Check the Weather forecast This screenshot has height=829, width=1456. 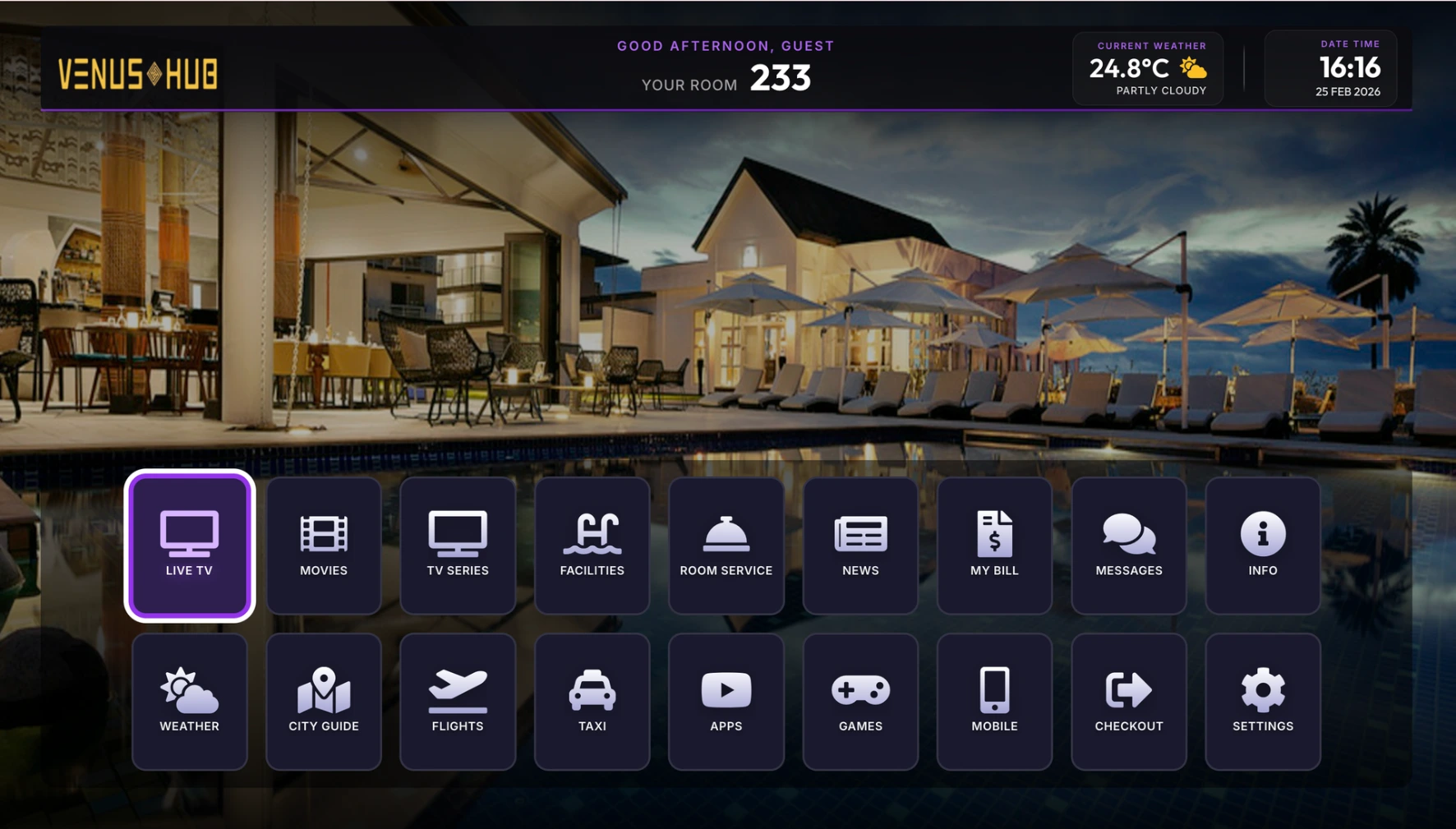190,701
